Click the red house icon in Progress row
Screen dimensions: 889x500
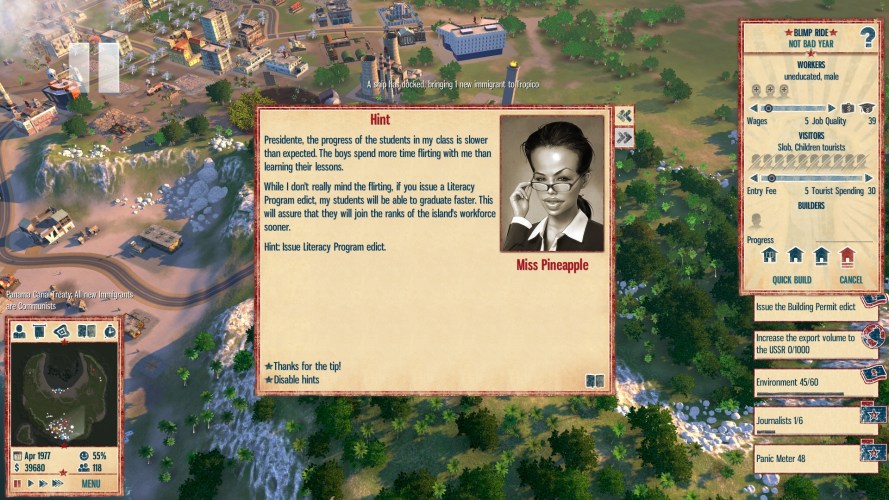[x=848, y=255]
